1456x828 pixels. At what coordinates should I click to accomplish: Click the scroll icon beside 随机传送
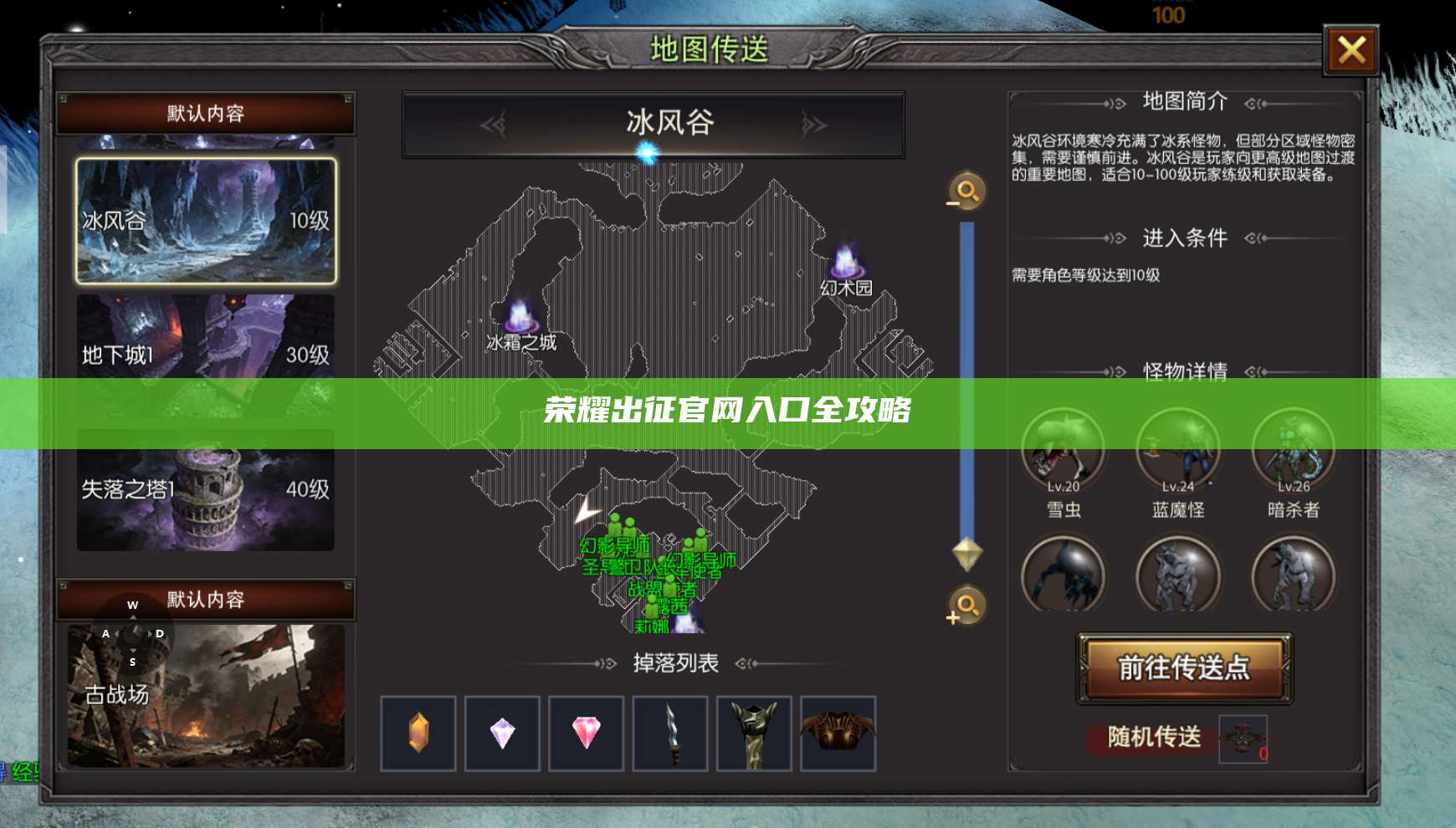(x=1242, y=738)
